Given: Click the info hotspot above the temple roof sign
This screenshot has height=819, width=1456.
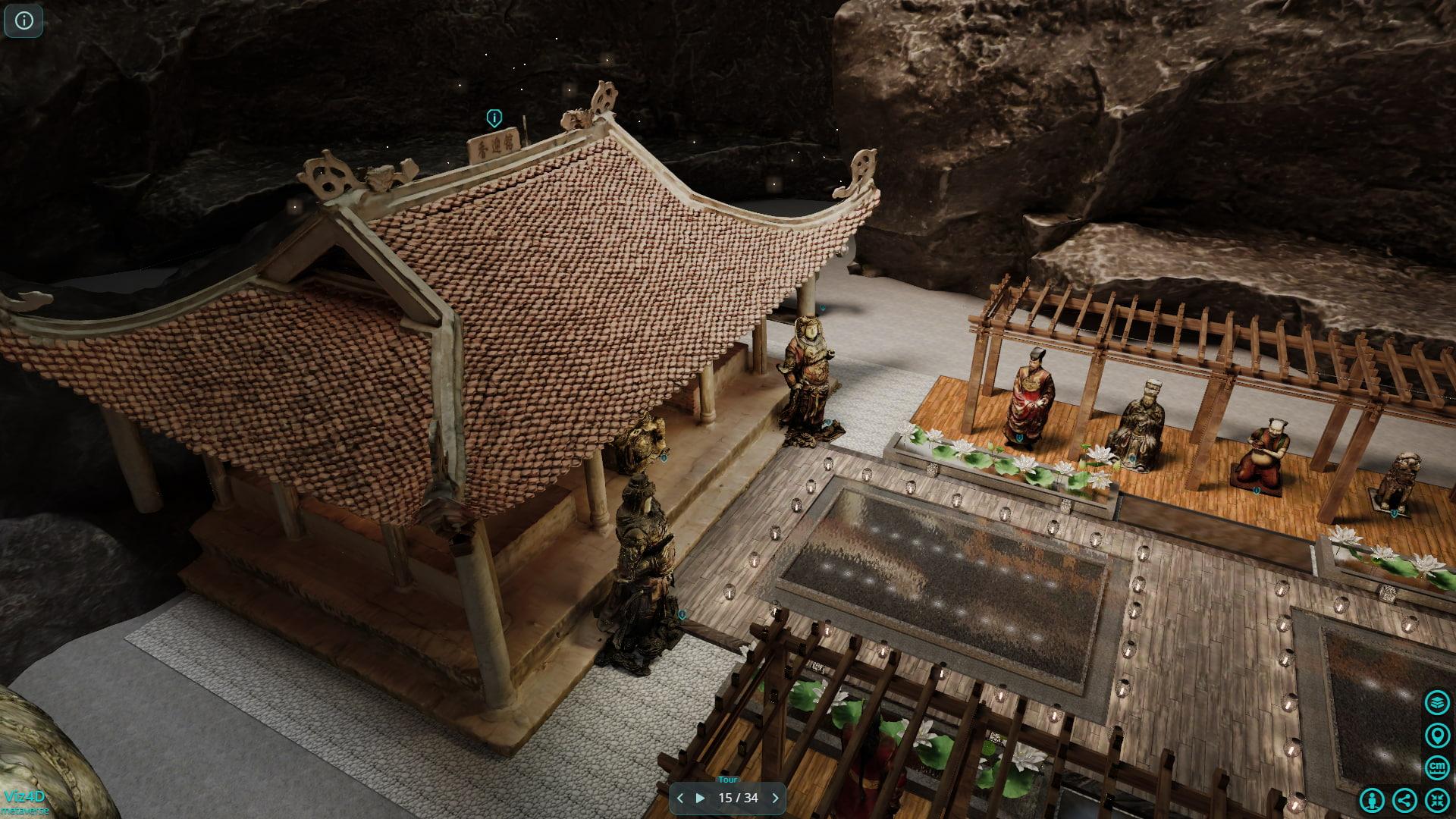Looking at the screenshot, I should coord(494,118).
